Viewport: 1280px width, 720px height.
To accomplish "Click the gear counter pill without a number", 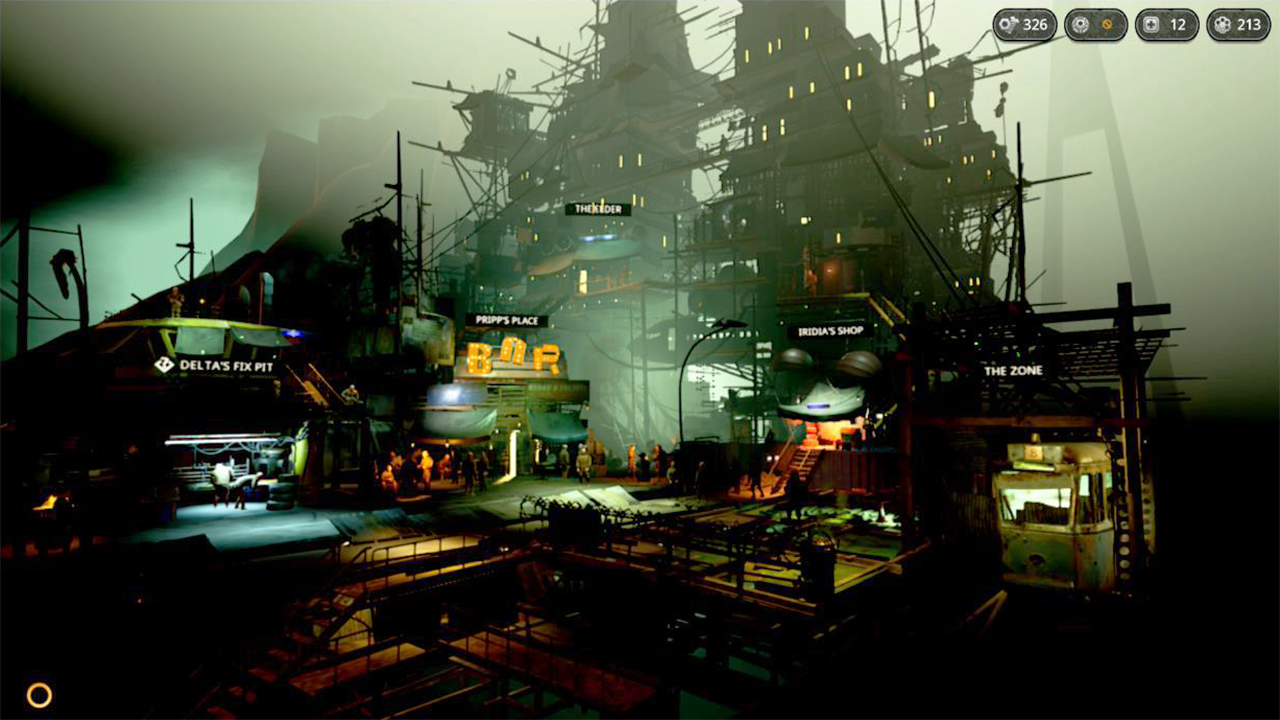I will click(x=1096, y=25).
